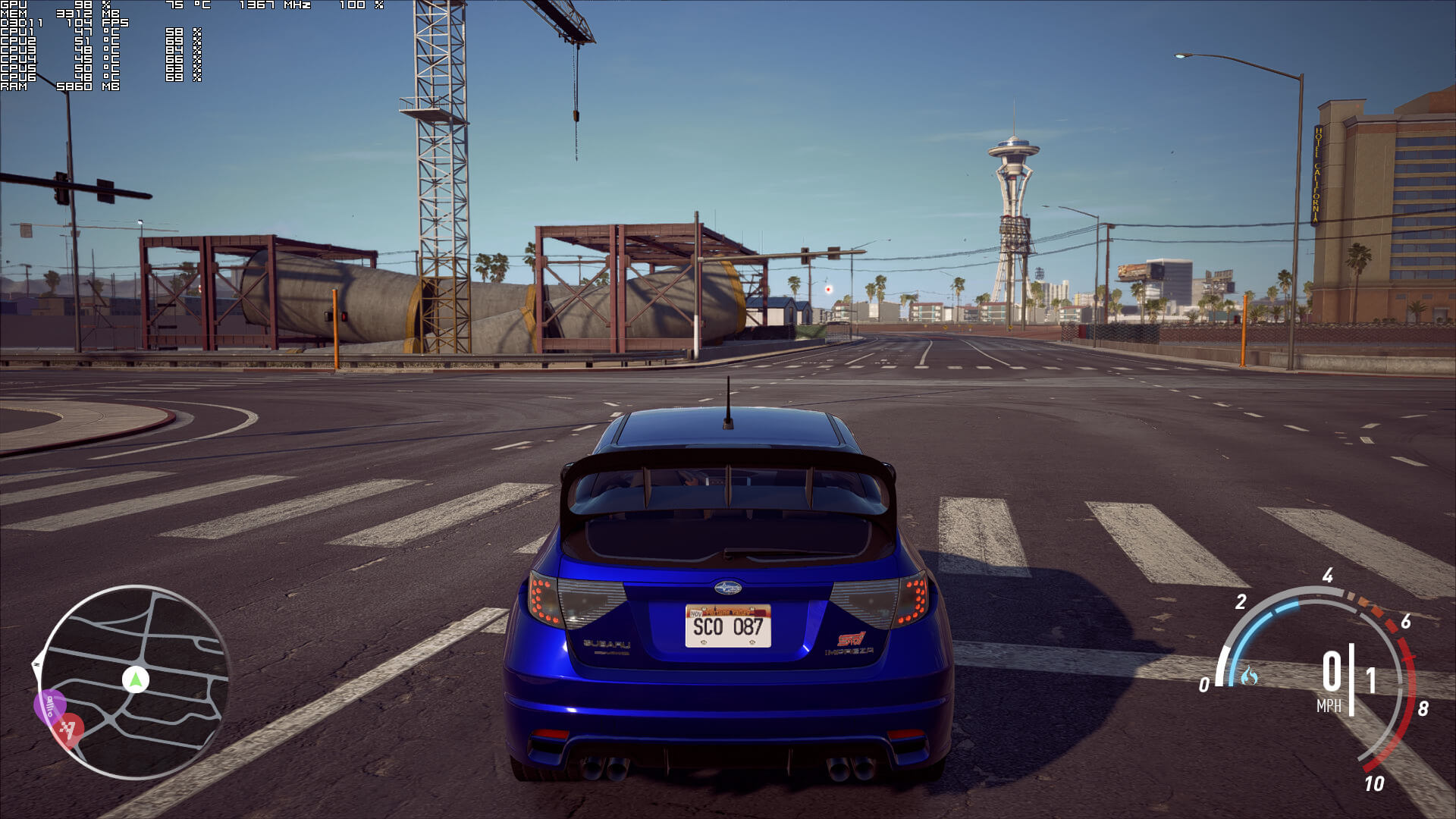Click the blue nitrous flame icon
1456x819 pixels.
(x=1249, y=675)
